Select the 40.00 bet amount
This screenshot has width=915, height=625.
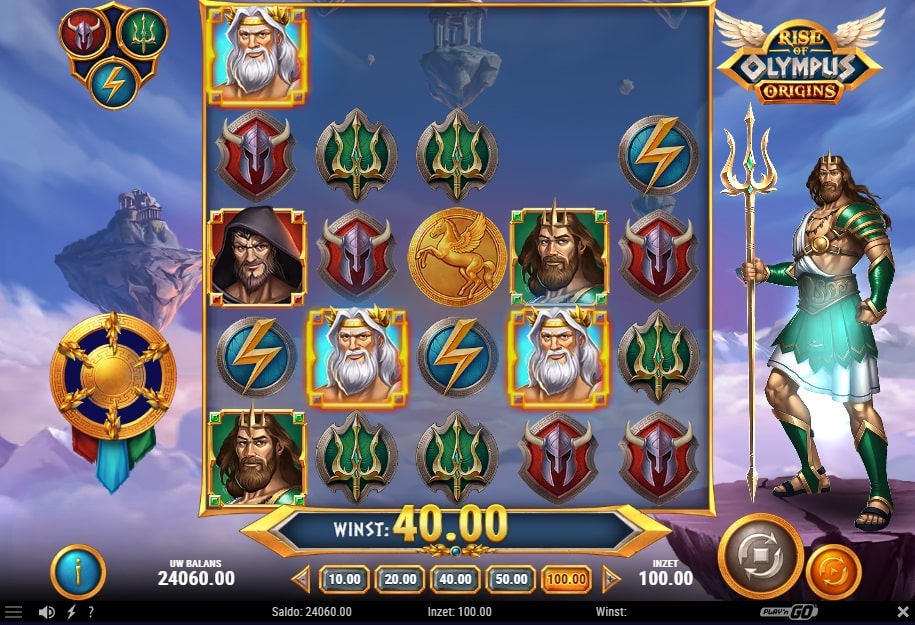point(455,578)
